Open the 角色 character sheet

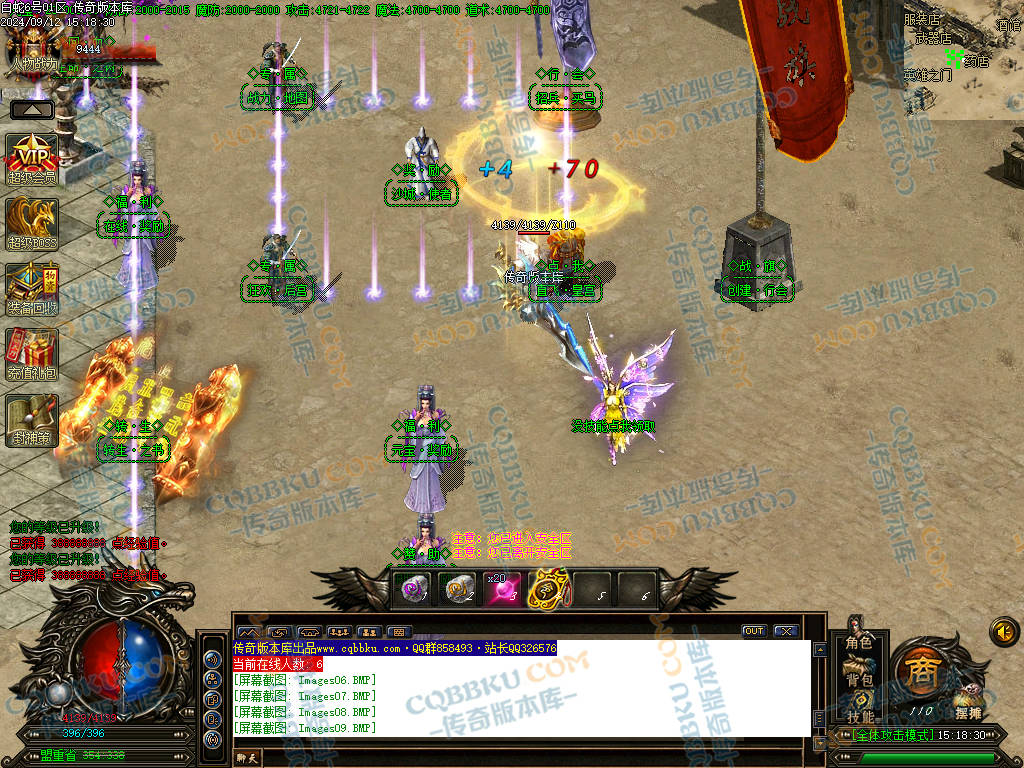(859, 643)
